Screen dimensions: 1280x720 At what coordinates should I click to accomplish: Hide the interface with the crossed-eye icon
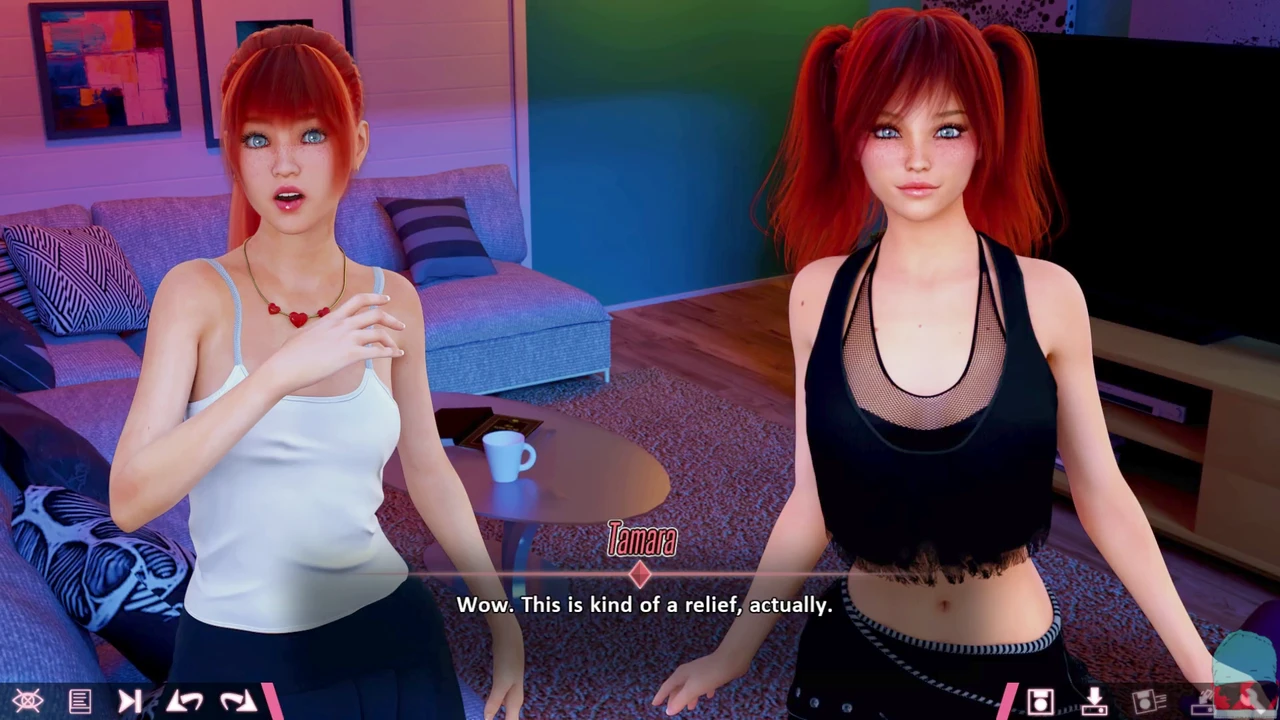27,701
